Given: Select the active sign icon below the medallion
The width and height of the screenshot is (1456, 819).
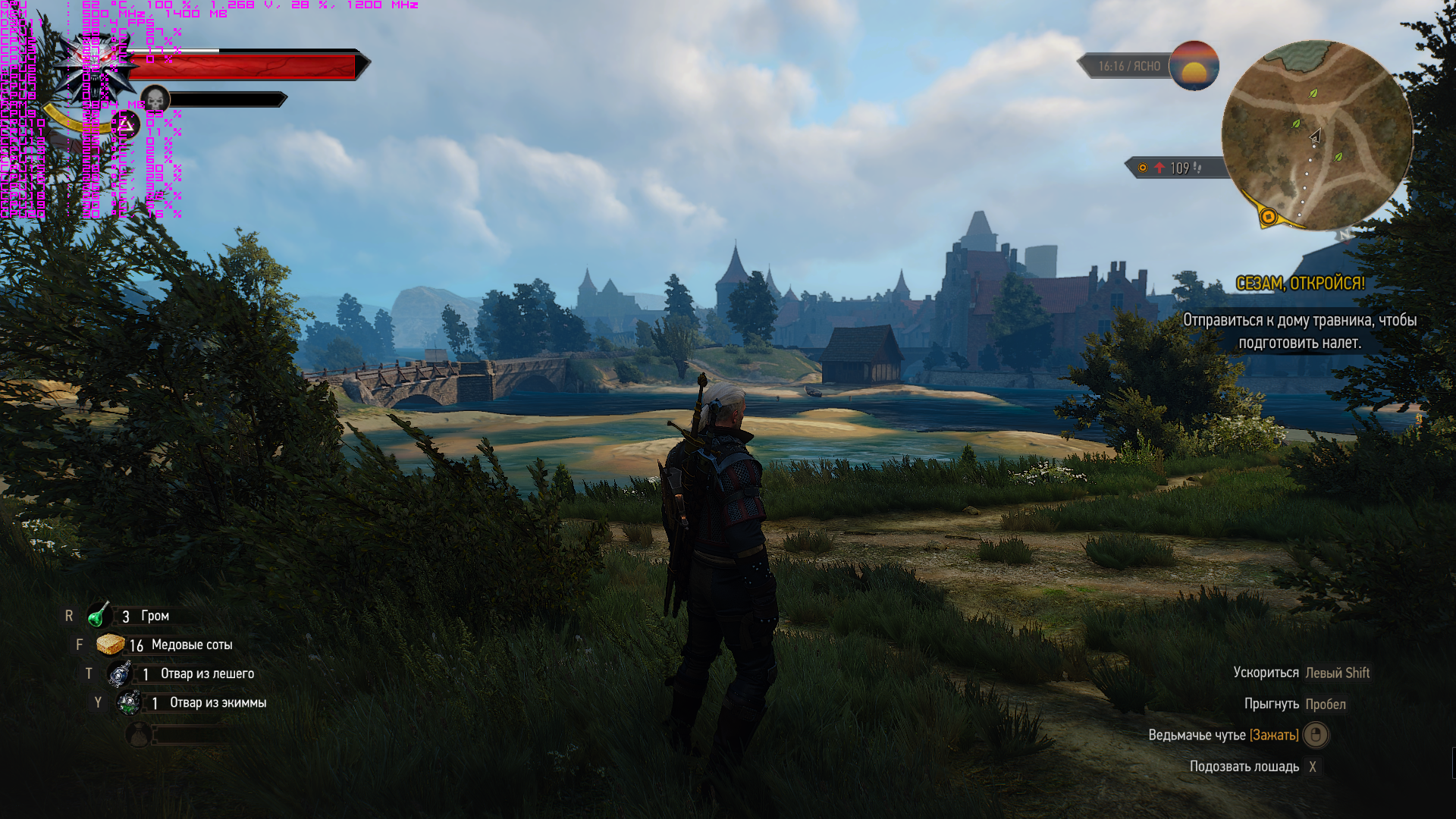Looking at the screenshot, I should (127, 124).
